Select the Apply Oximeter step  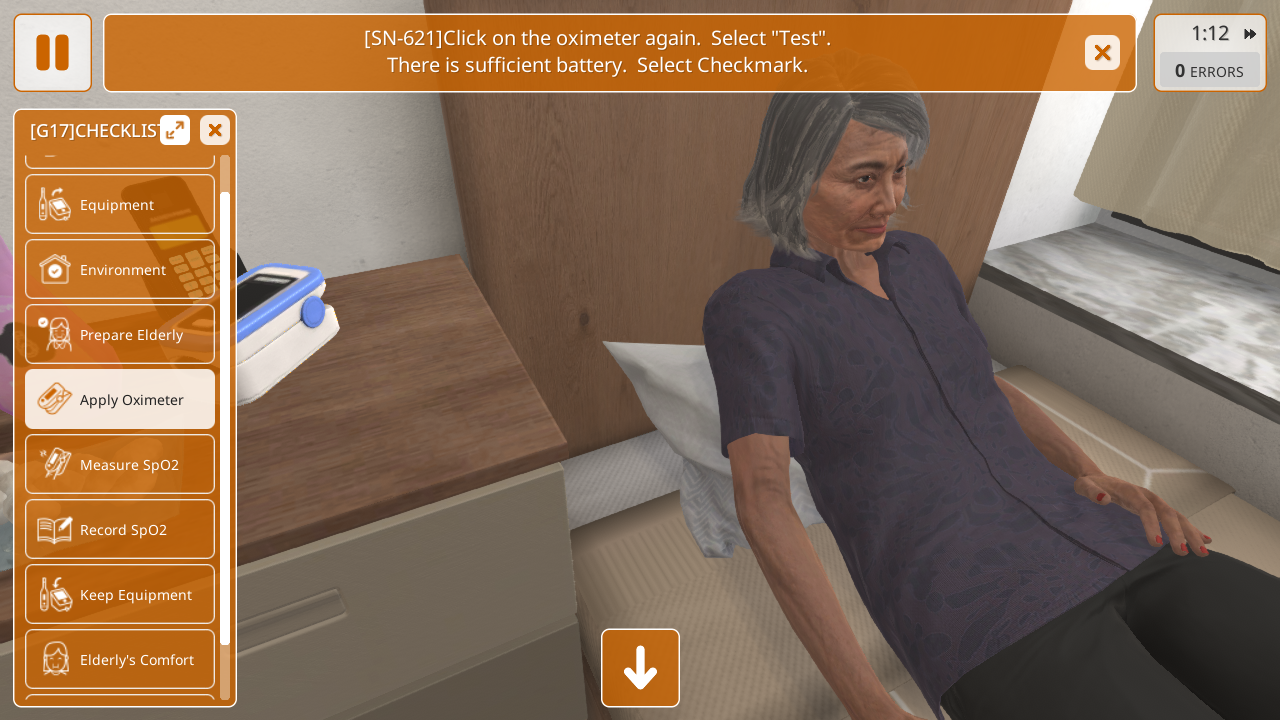pyautogui.click(x=120, y=399)
